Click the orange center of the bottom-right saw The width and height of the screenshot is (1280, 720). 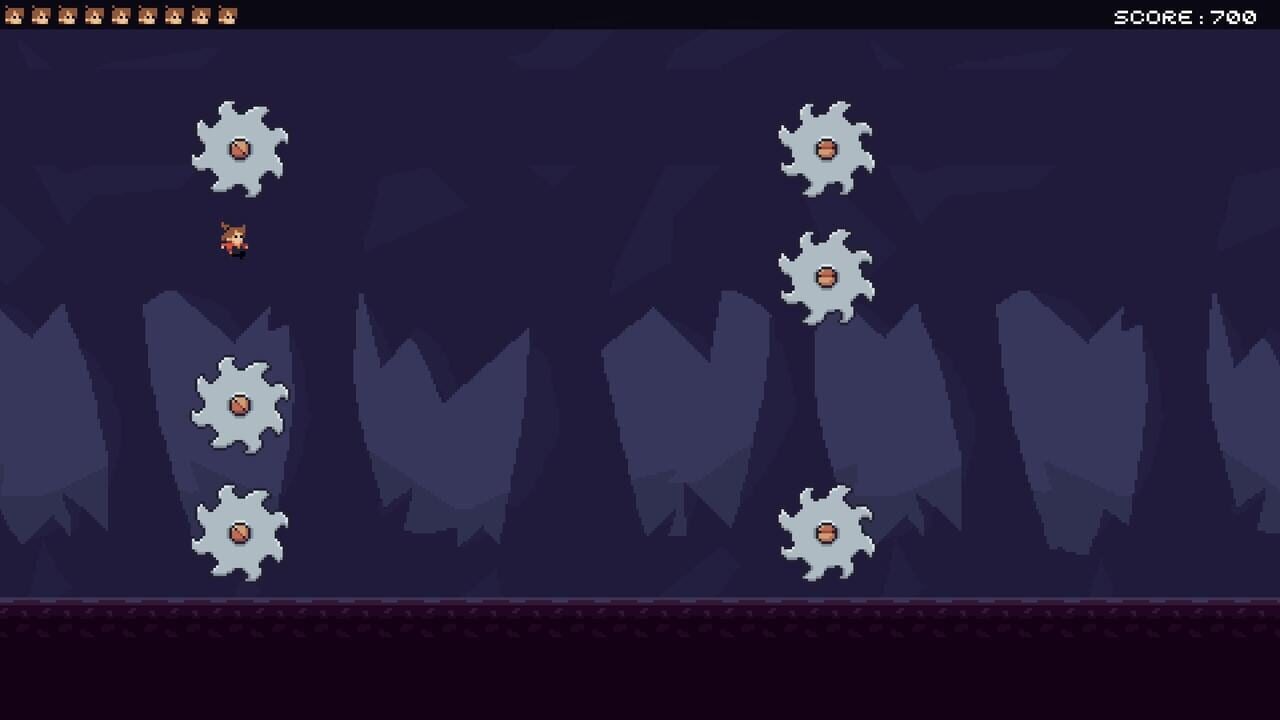click(827, 533)
